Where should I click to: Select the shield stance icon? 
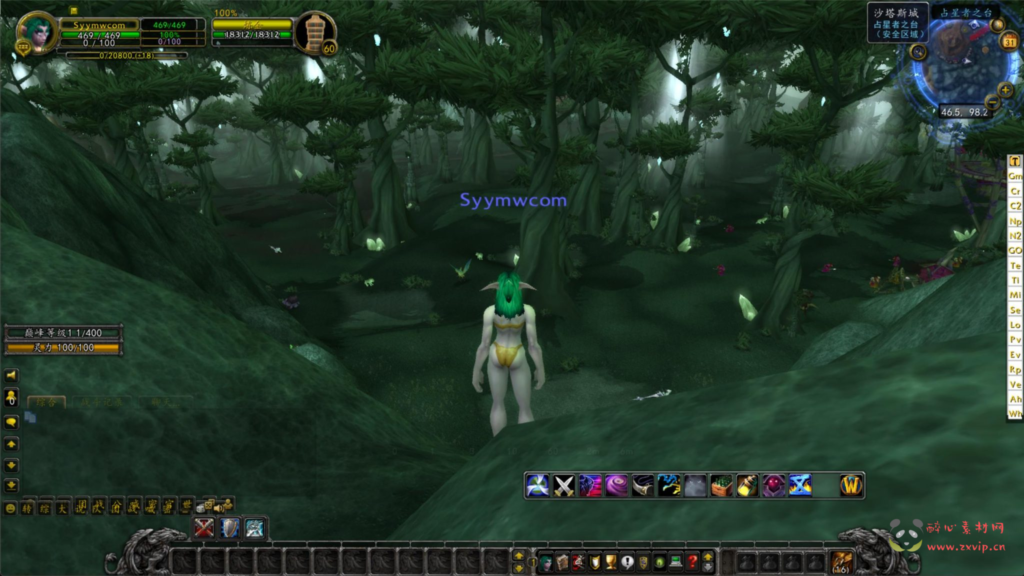pyautogui.click(x=230, y=527)
